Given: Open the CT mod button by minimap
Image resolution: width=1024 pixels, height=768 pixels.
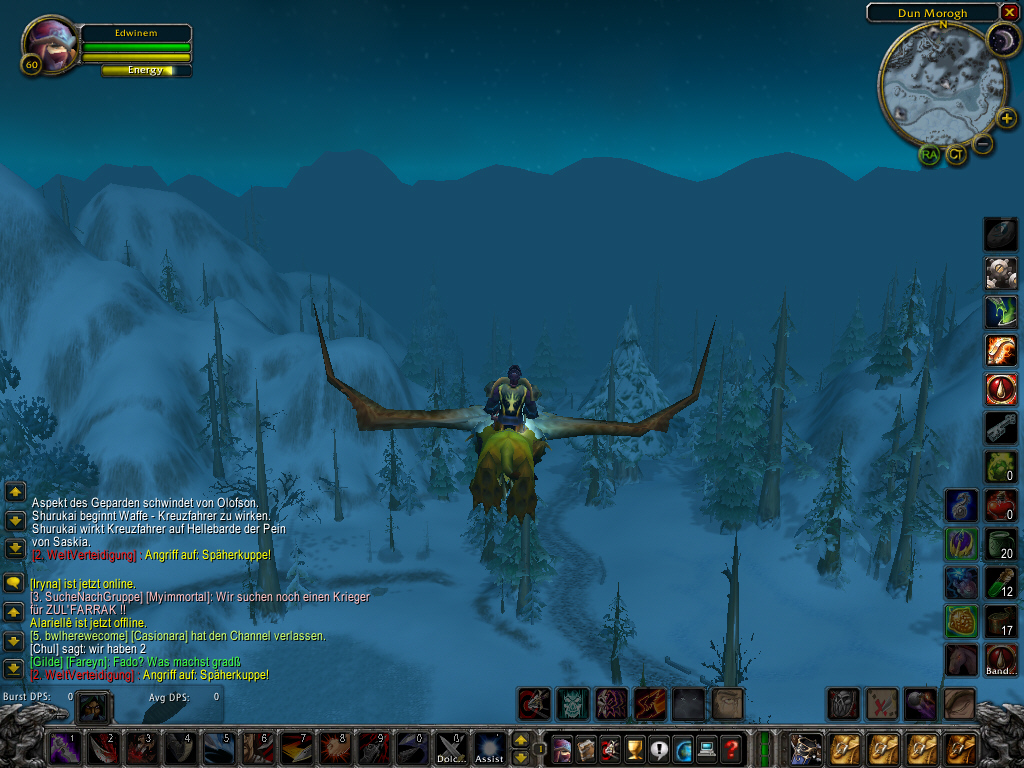Looking at the screenshot, I should click(957, 155).
